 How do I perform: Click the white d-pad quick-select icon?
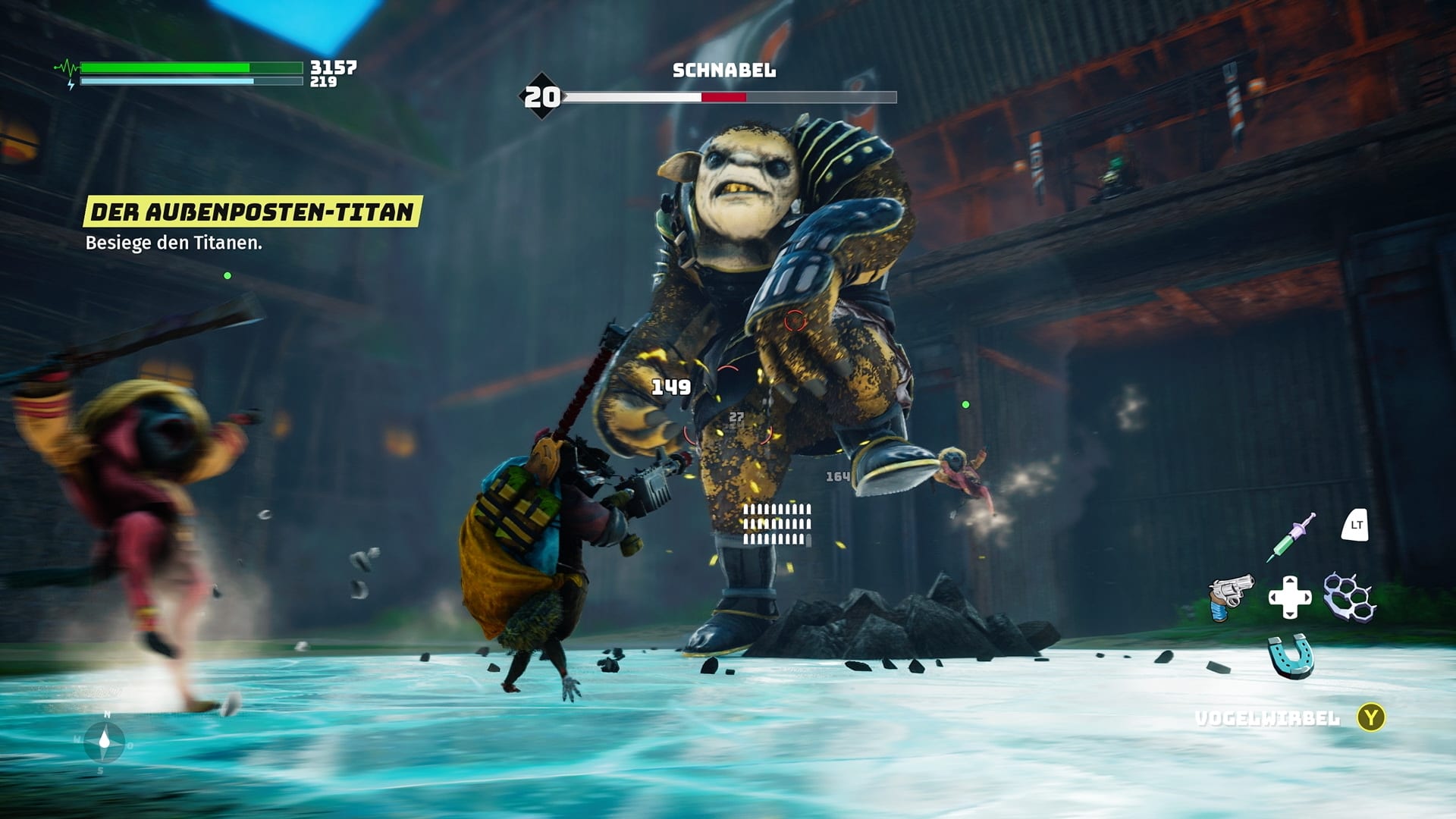[x=1290, y=597]
